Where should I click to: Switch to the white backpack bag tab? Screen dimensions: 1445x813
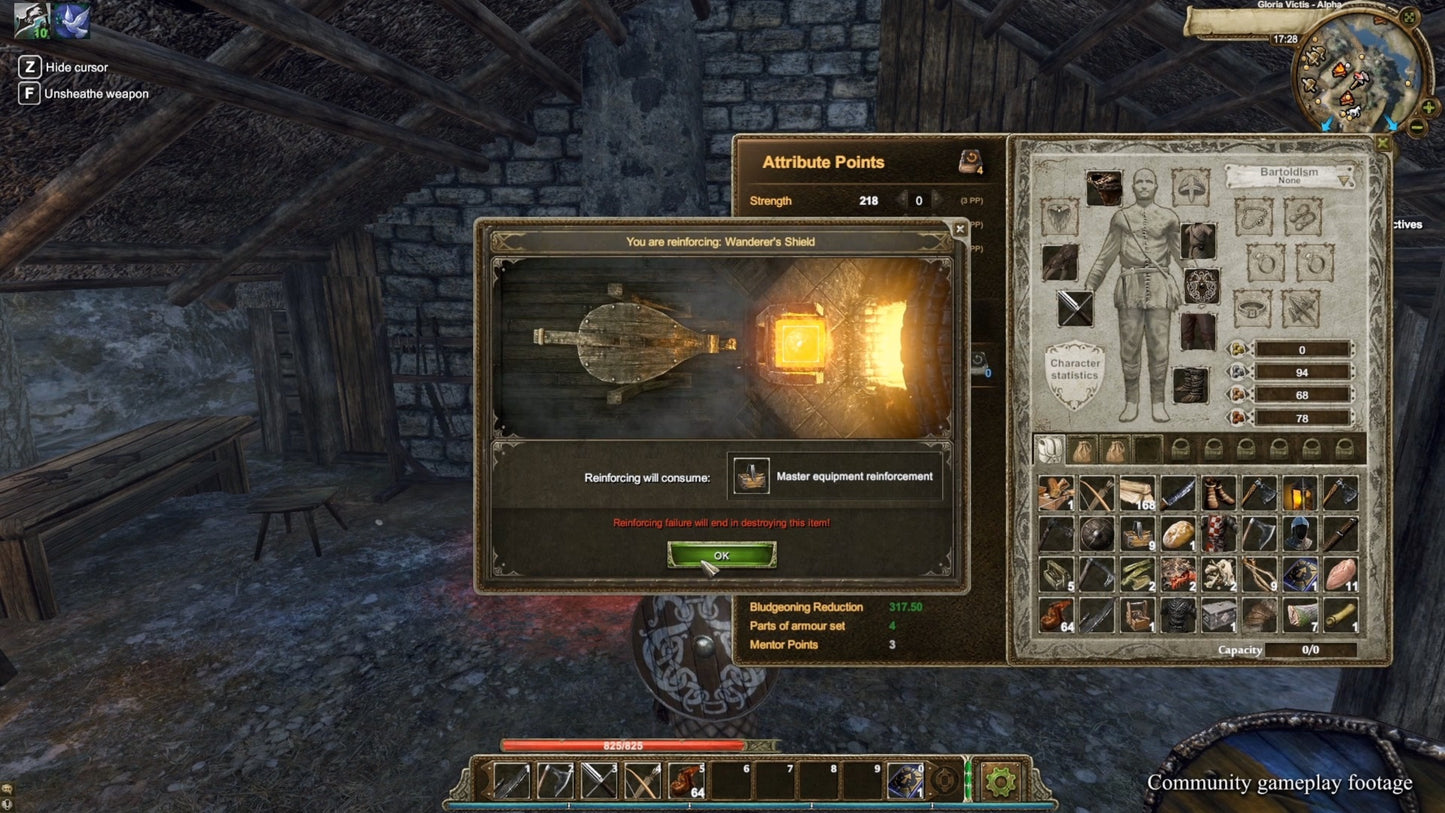1049,448
